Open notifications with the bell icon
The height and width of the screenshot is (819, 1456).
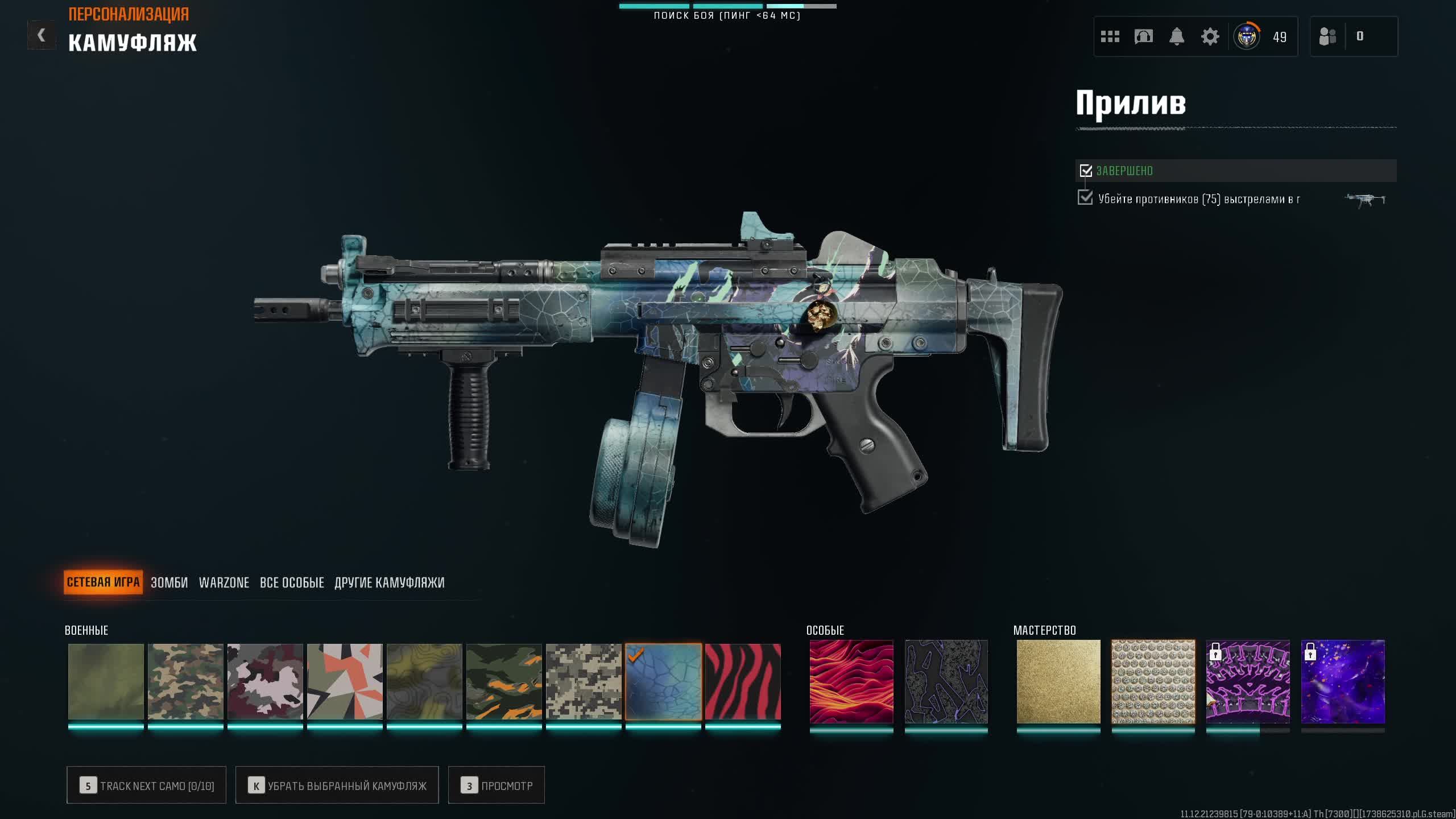pos(1177,37)
